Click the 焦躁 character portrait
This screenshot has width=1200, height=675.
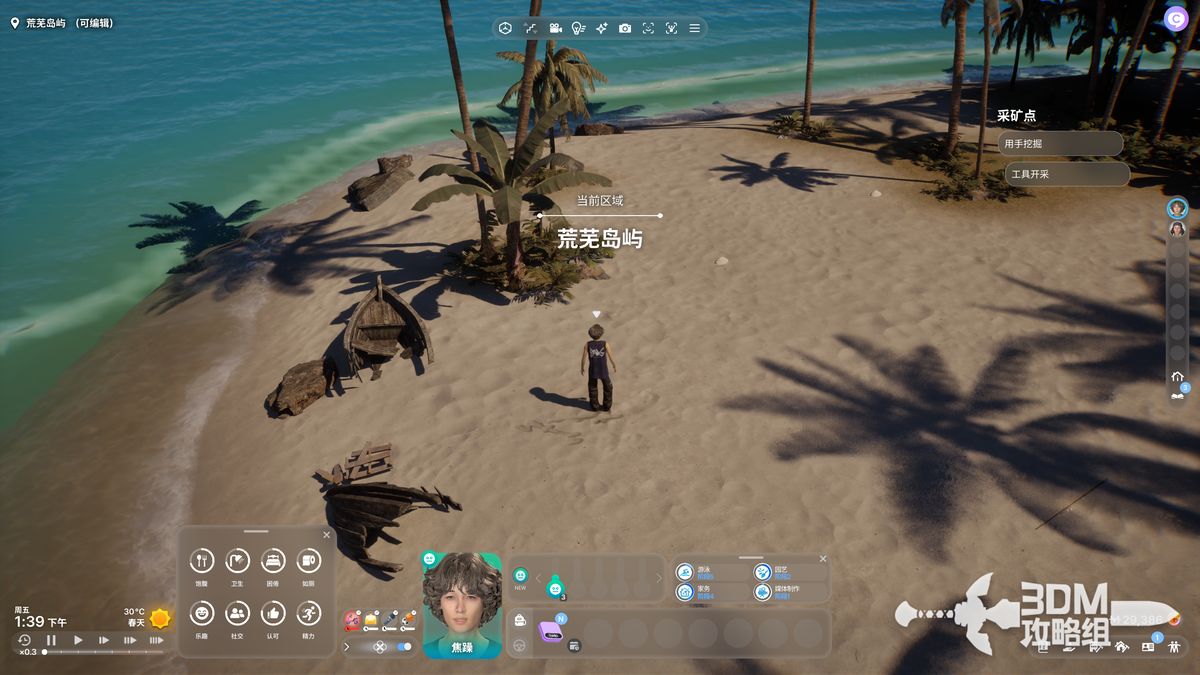(x=462, y=598)
